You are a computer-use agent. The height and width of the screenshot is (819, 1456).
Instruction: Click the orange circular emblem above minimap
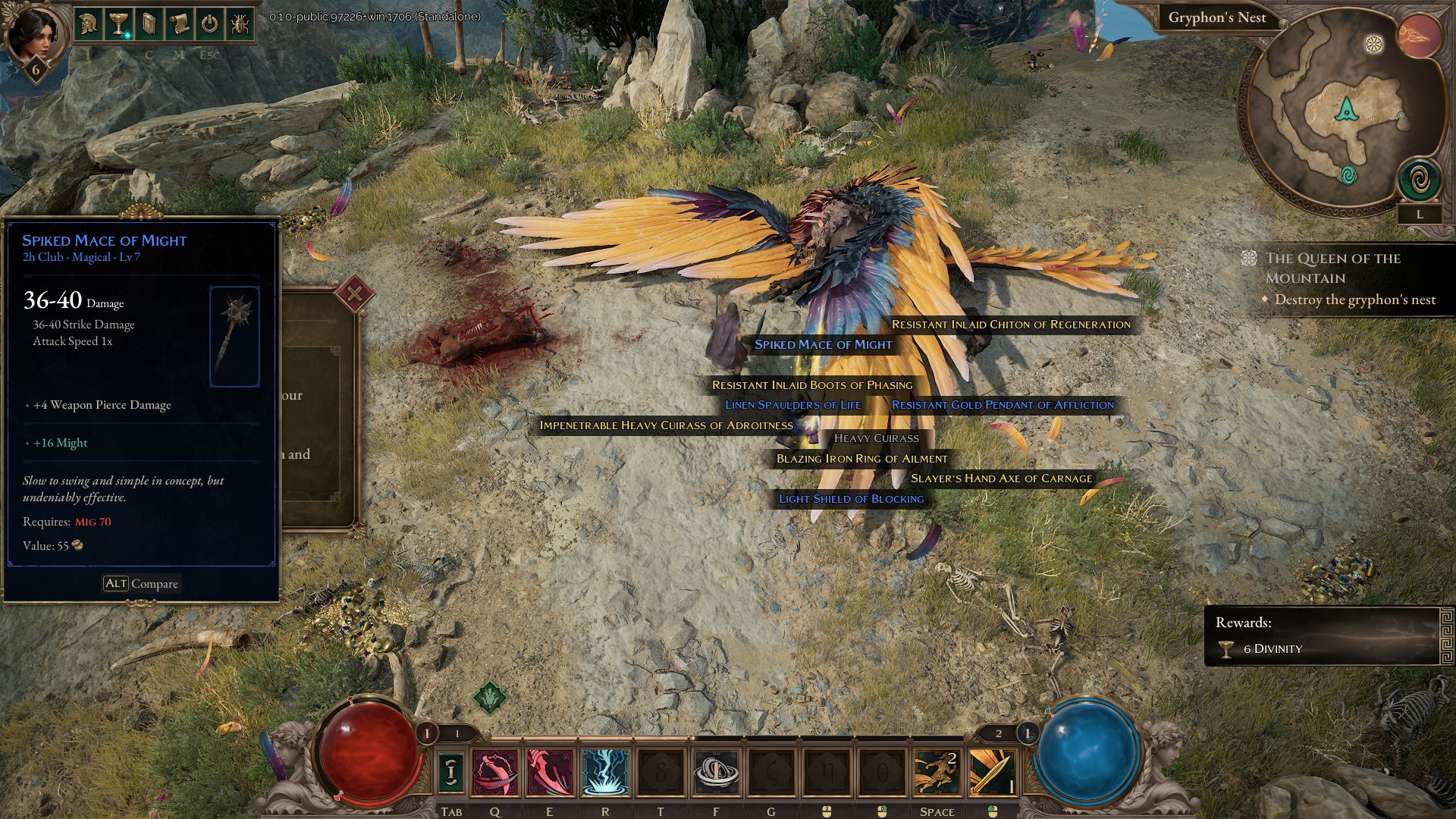(x=1419, y=36)
